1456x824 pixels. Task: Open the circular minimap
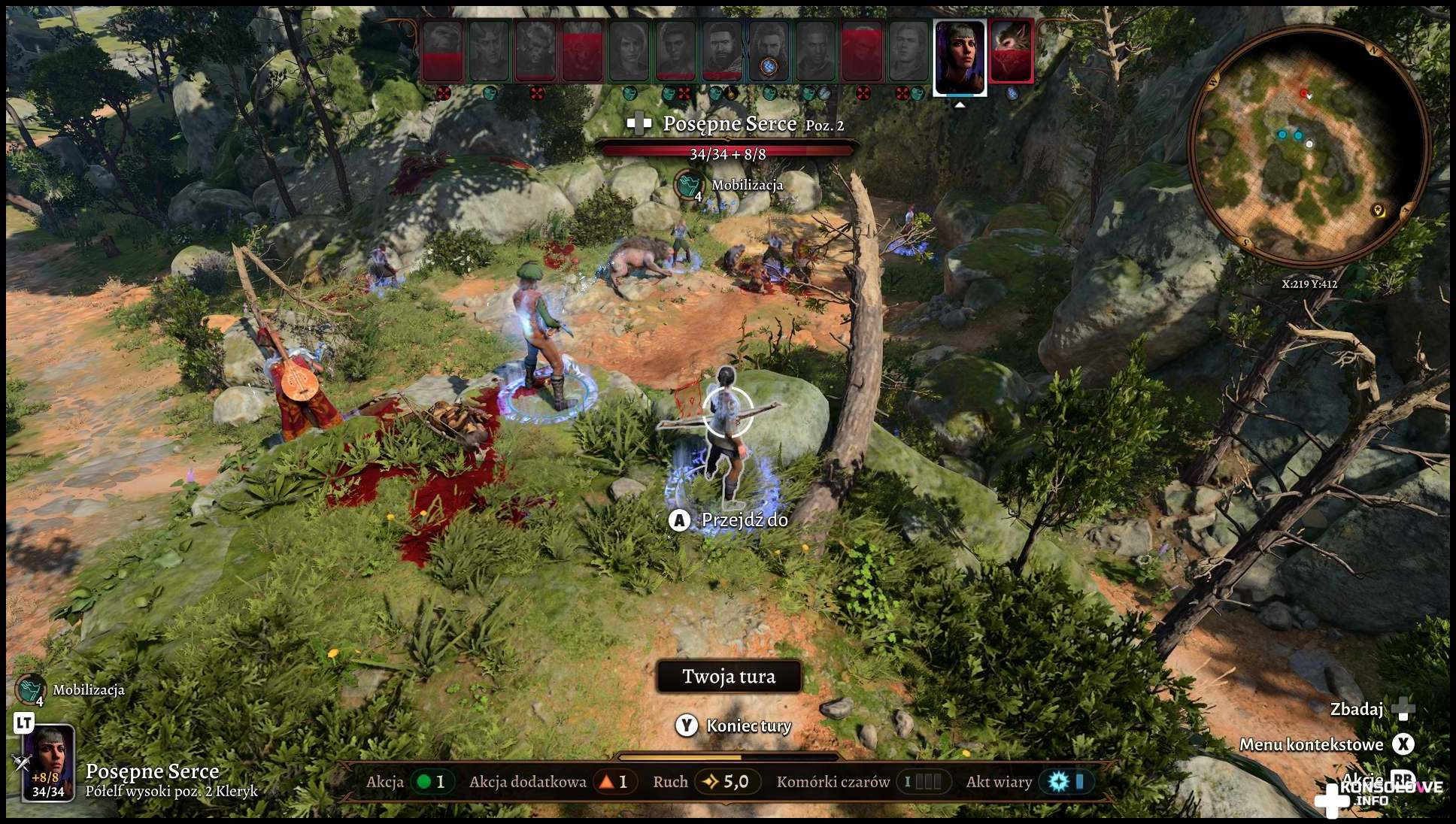tap(1309, 147)
